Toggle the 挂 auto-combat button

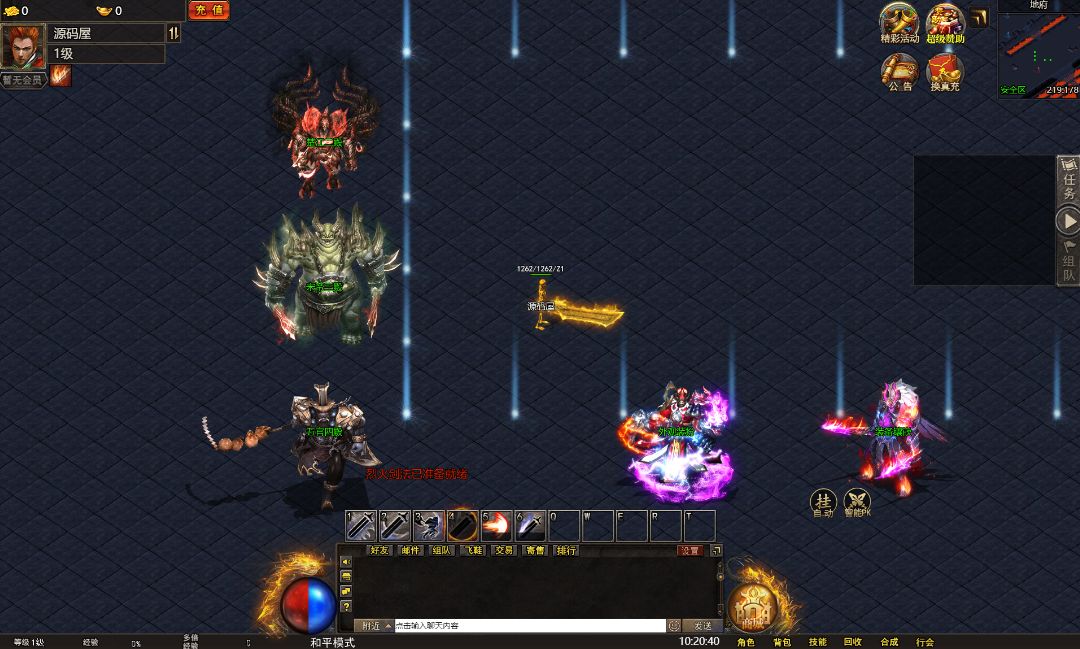(823, 502)
